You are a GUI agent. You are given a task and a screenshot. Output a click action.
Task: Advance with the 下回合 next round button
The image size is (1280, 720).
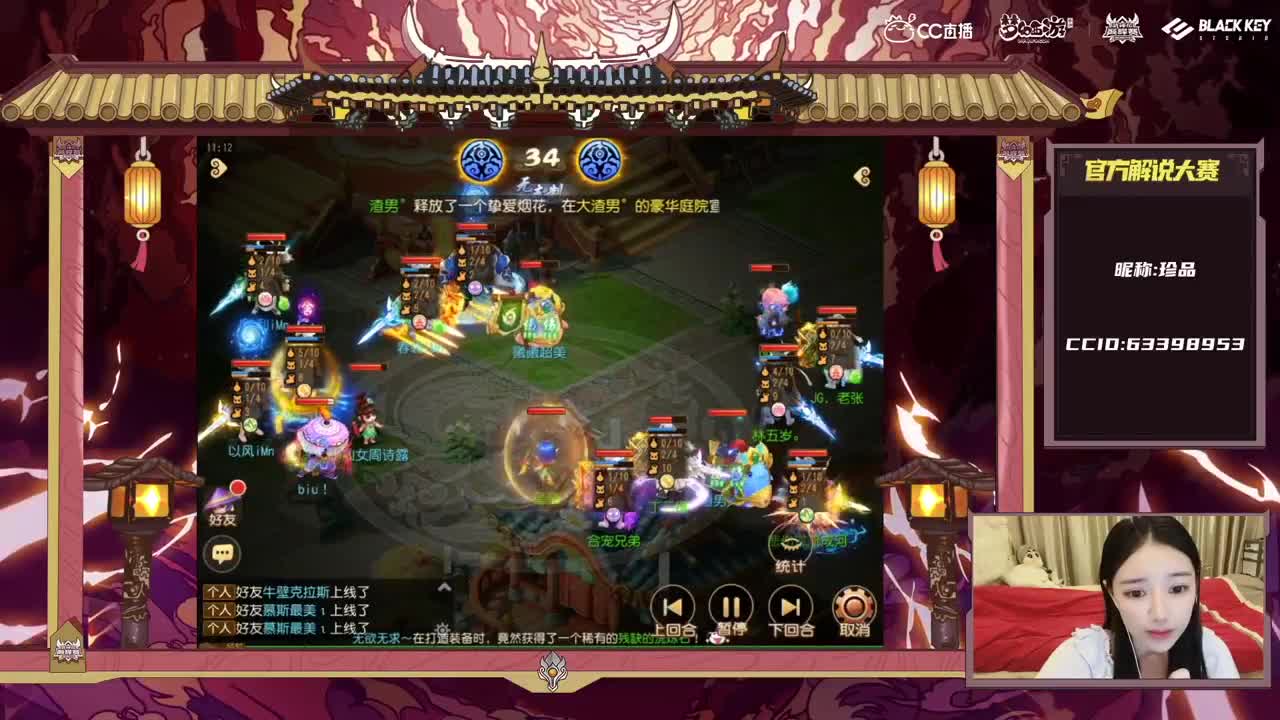pos(789,606)
